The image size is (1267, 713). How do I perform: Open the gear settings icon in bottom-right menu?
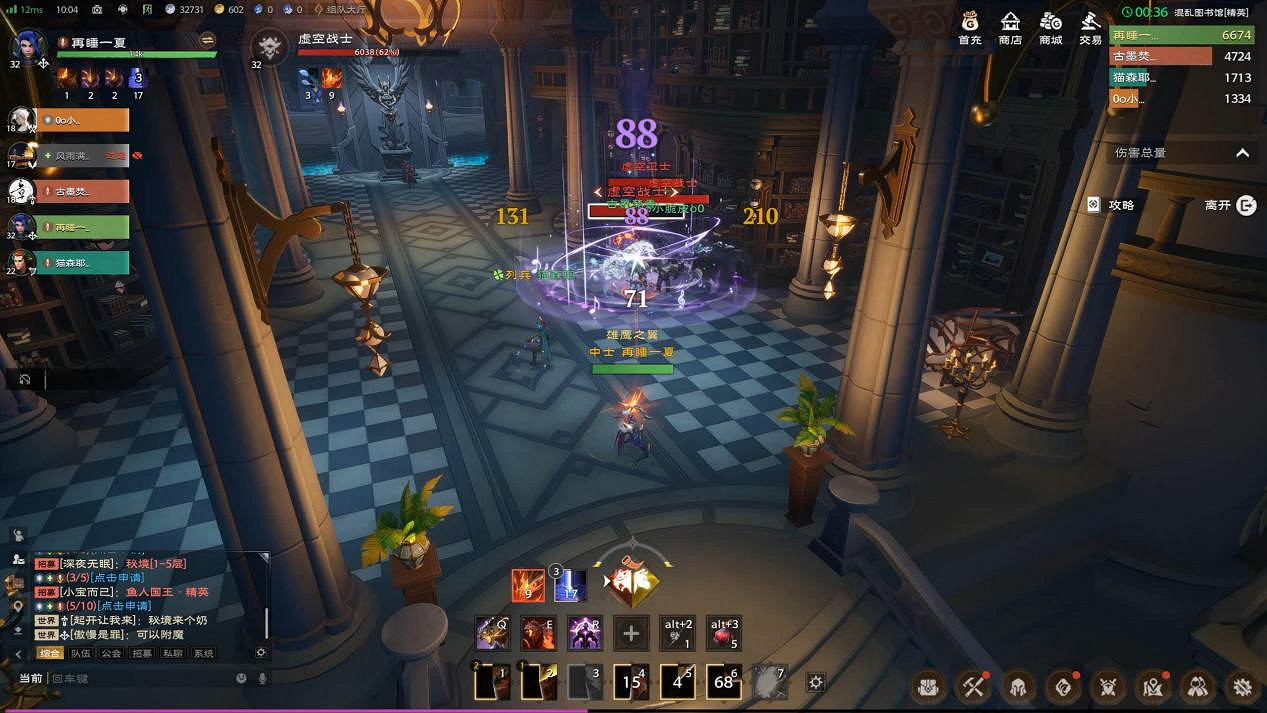1243,687
